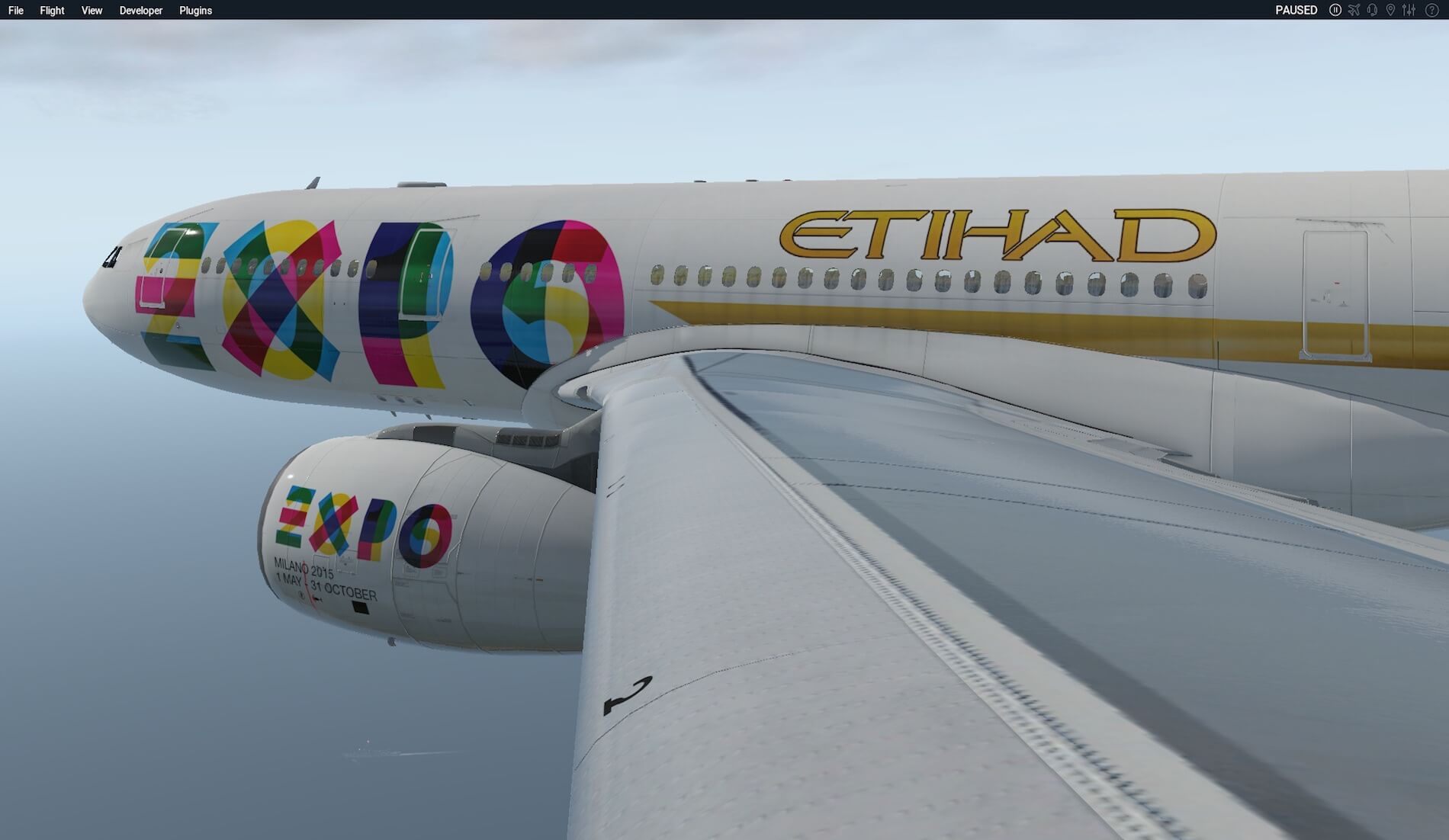Screen dimensions: 1449x840
Task: Toggle pause with the circular pause icon
Action: (1335, 10)
